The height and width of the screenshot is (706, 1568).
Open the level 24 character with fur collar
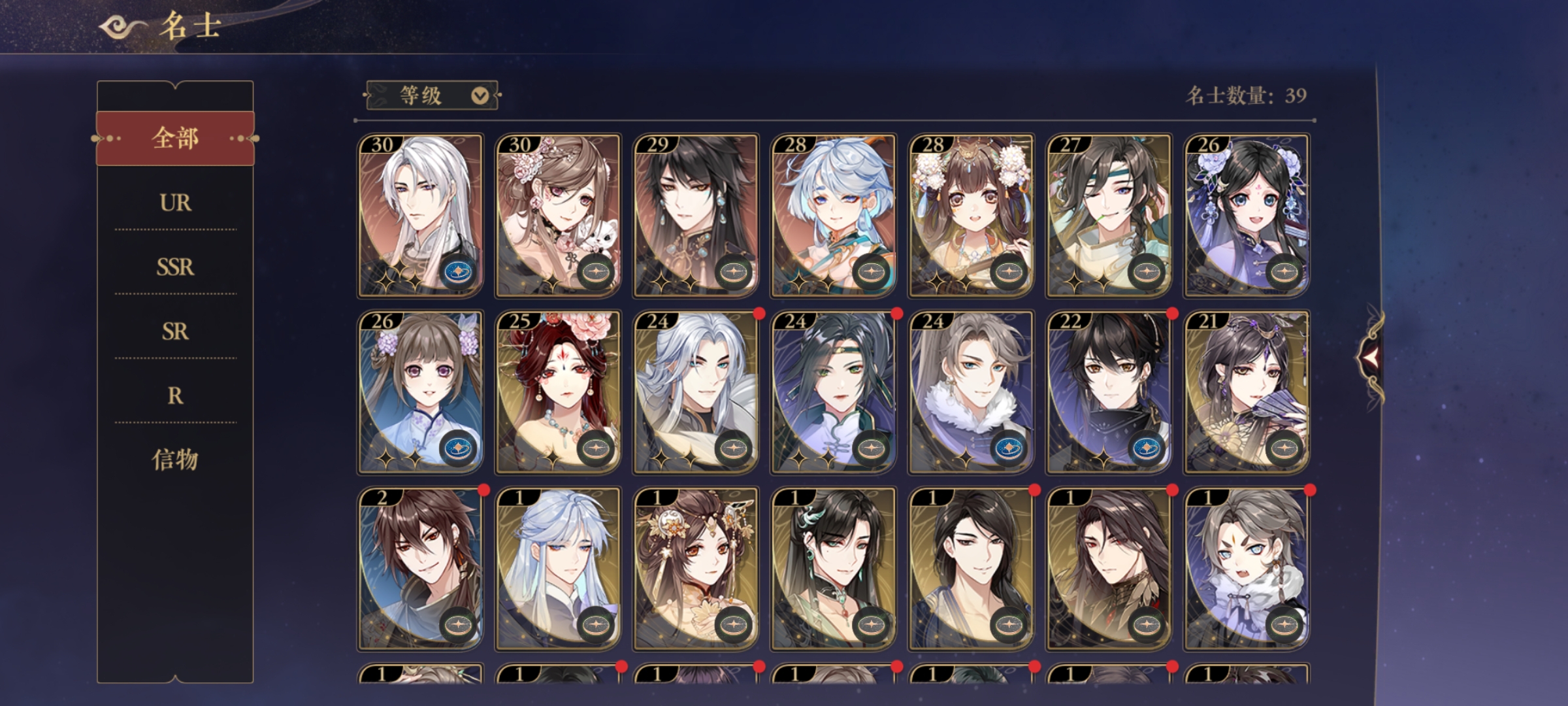click(x=971, y=392)
